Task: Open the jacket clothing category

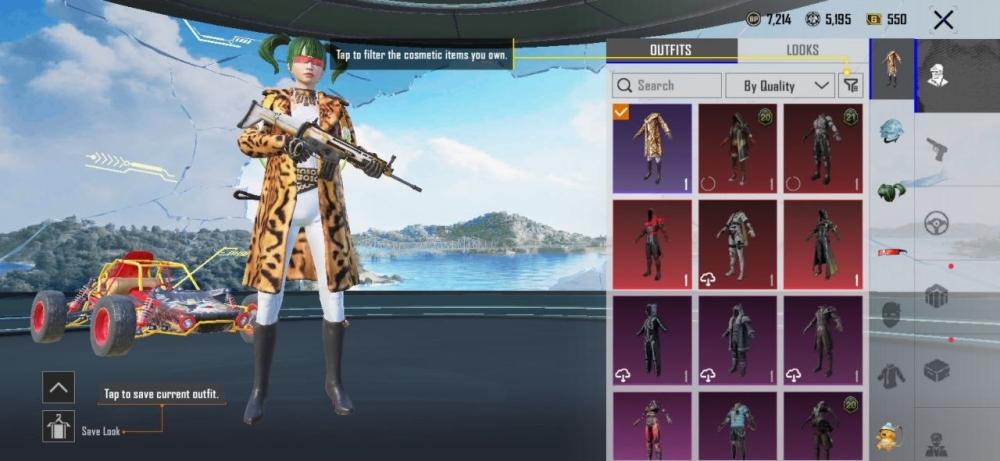Action: pos(891,375)
